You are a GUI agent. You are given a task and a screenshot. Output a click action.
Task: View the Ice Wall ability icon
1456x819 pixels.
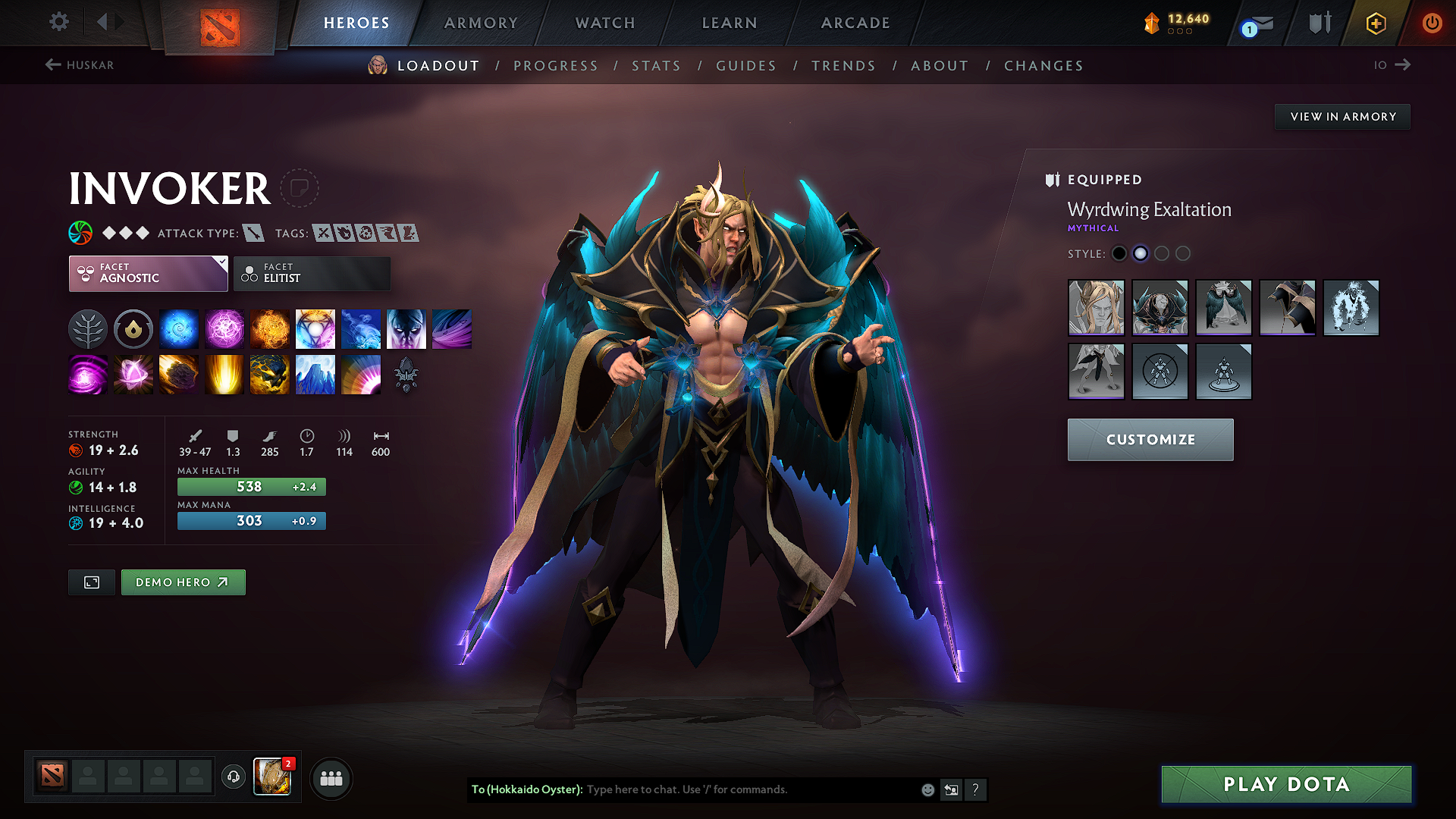click(315, 374)
